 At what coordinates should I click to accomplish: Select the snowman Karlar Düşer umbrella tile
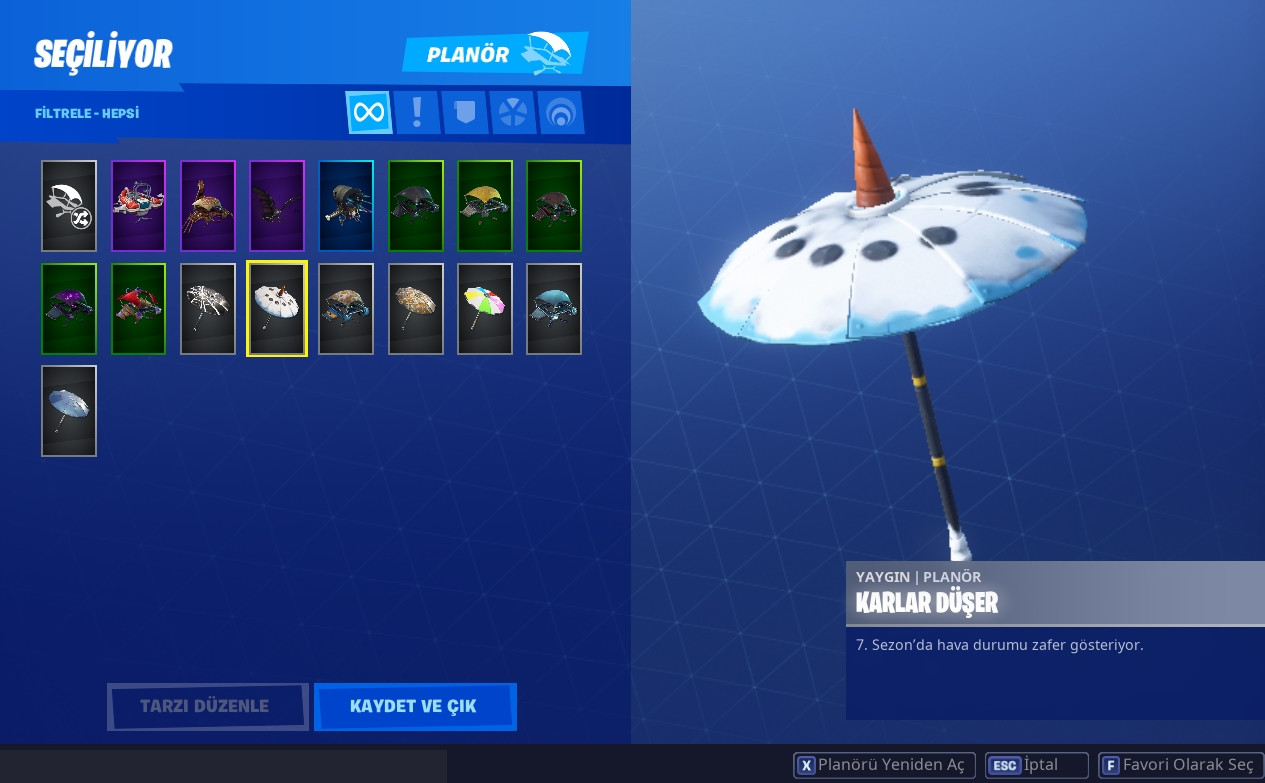coord(277,309)
